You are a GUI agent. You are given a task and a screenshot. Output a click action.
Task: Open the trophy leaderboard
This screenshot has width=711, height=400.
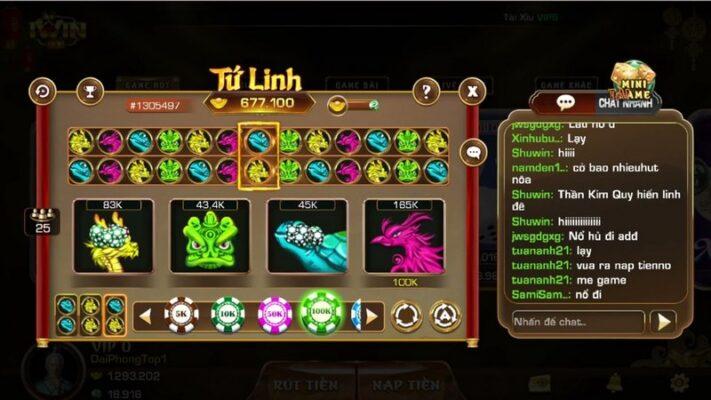tap(89, 92)
